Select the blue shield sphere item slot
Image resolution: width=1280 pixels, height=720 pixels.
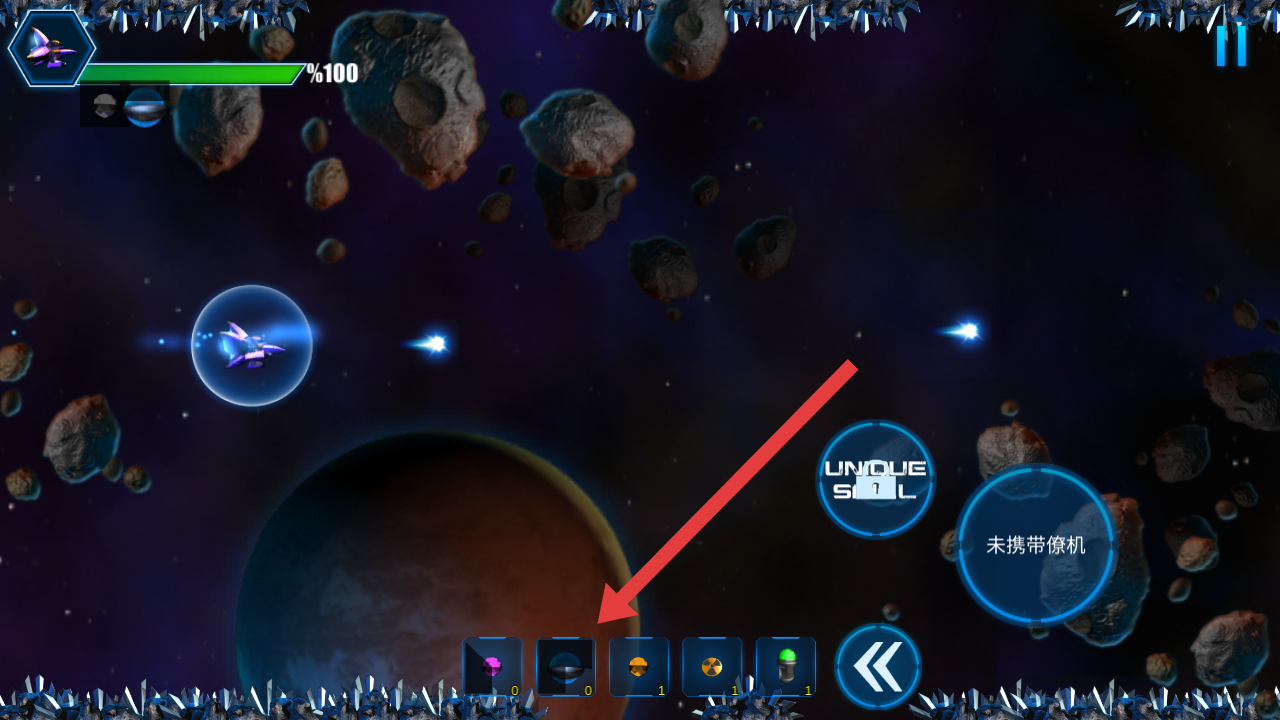coord(565,667)
